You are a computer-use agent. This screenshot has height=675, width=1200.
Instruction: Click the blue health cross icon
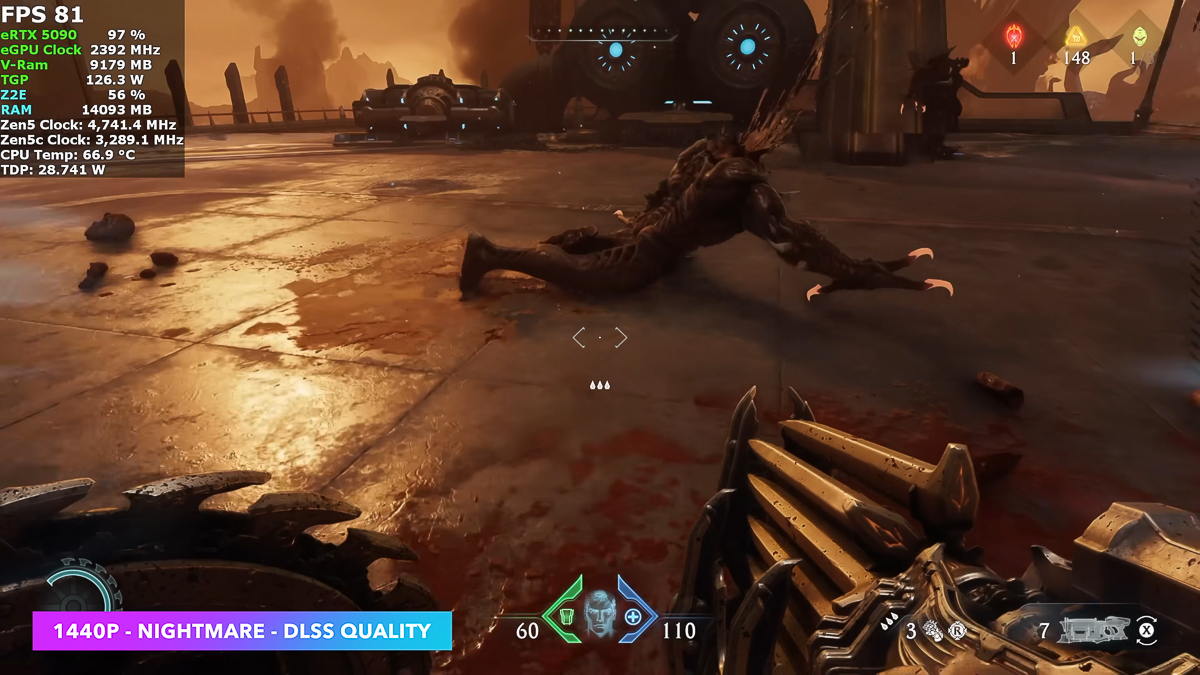pyautogui.click(x=633, y=616)
